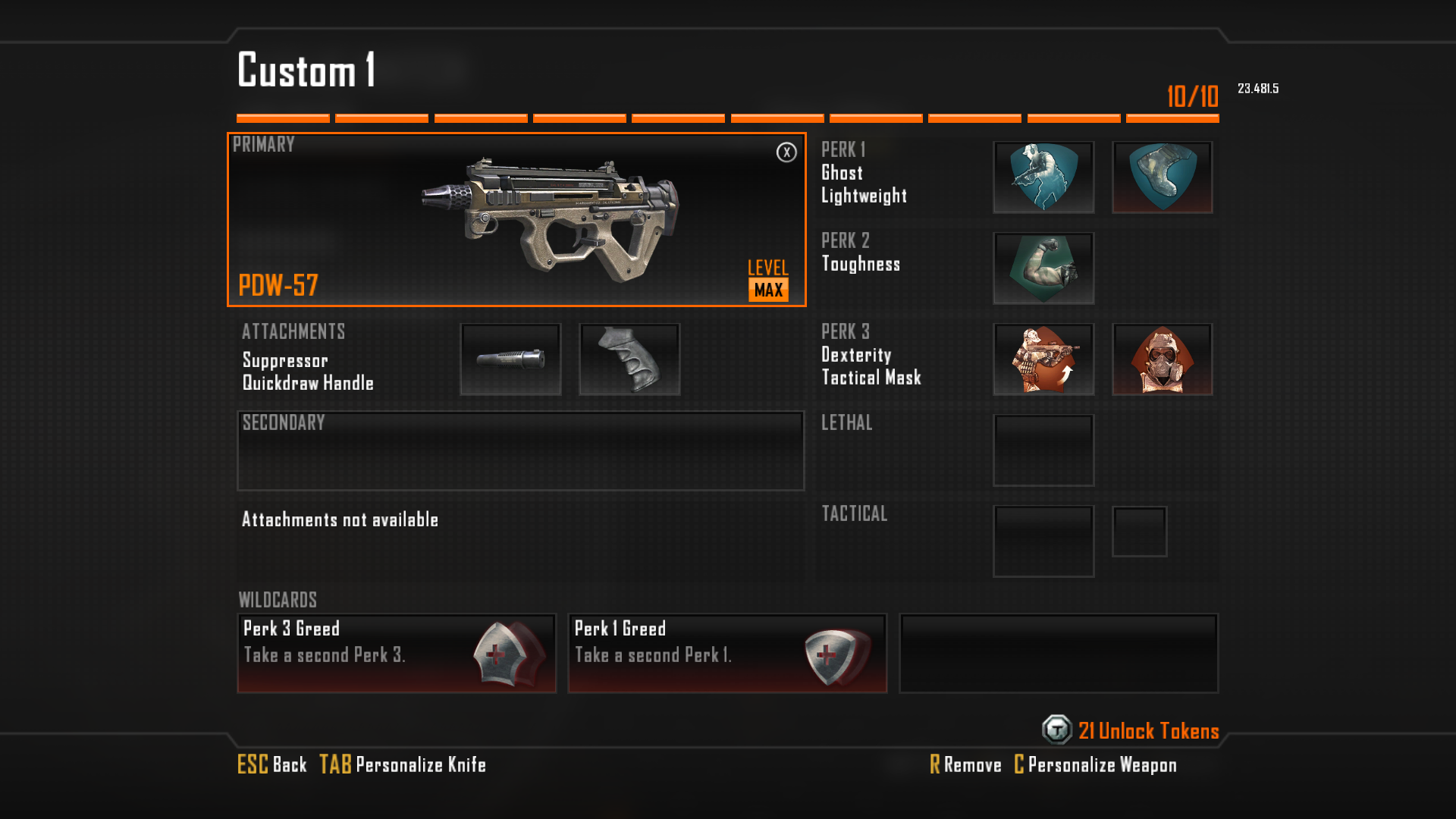This screenshot has width=1456, height=819.
Task: Open Personalize Knife option
Action: pos(403,764)
